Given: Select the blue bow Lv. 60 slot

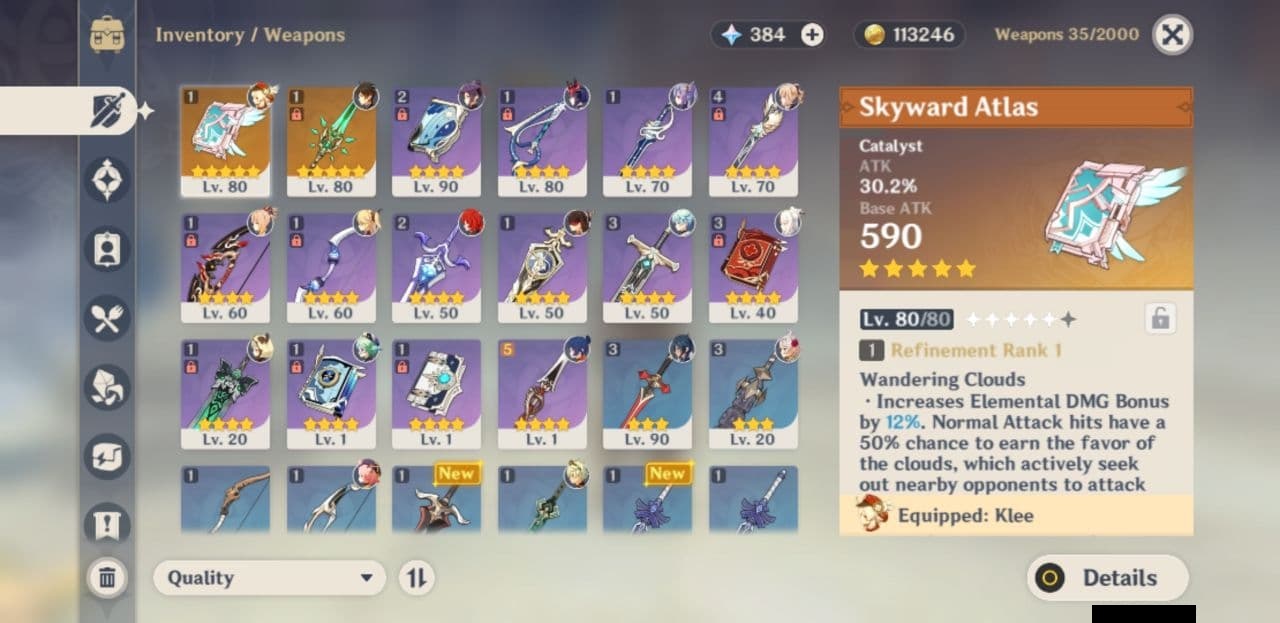Looking at the screenshot, I should (x=331, y=267).
